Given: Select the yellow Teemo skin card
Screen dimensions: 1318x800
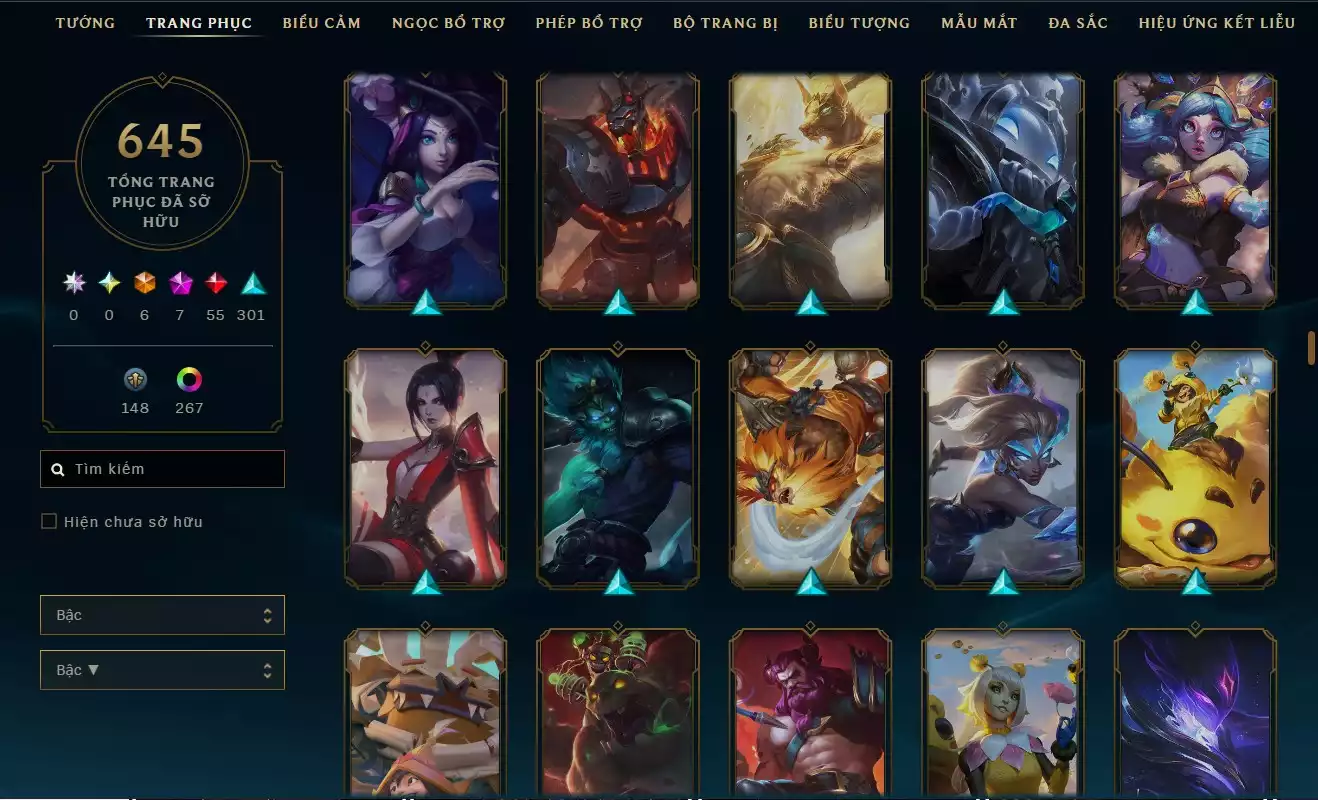Looking at the screenshot, I should point(1195,470).
